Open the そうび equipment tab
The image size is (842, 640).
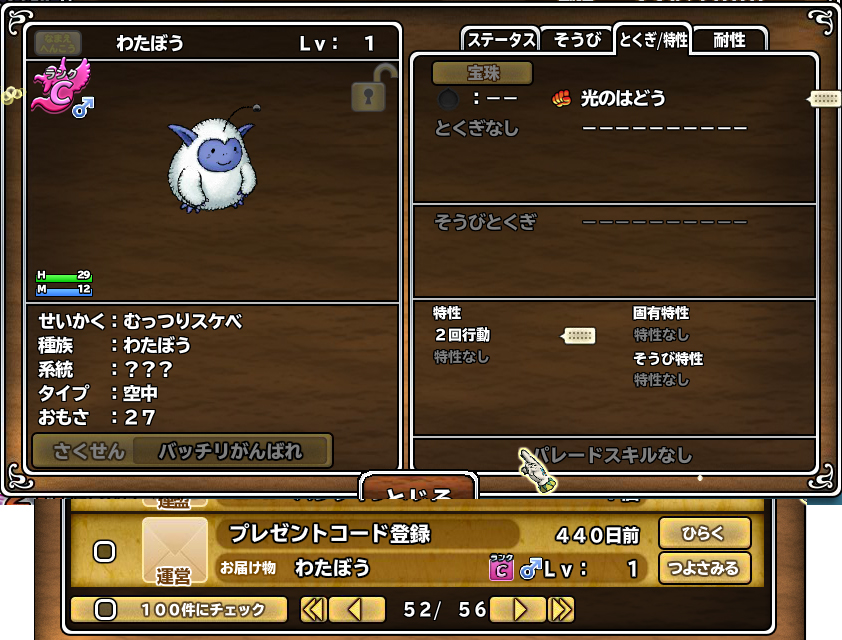pos(576,40)
